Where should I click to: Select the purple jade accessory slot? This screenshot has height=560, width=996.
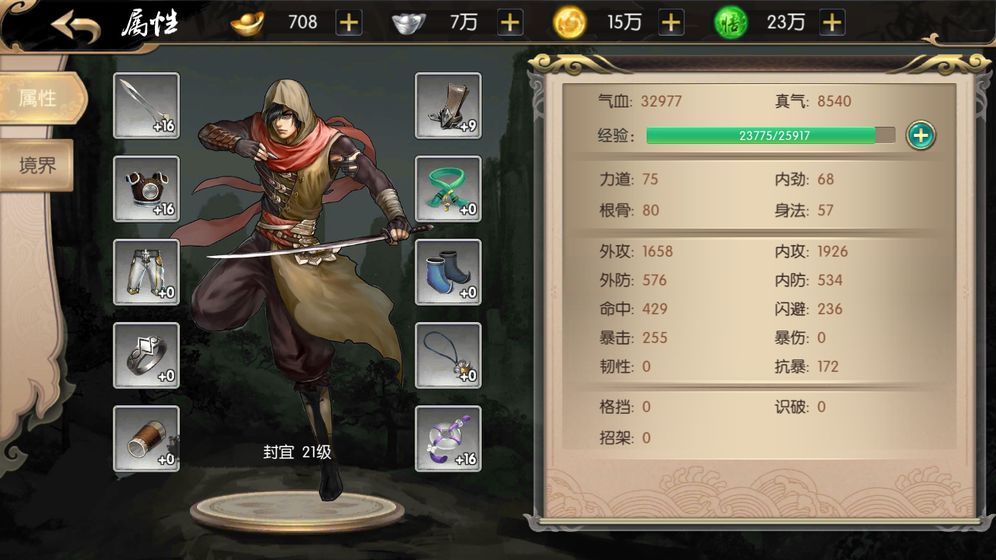(x=448, y=438)
